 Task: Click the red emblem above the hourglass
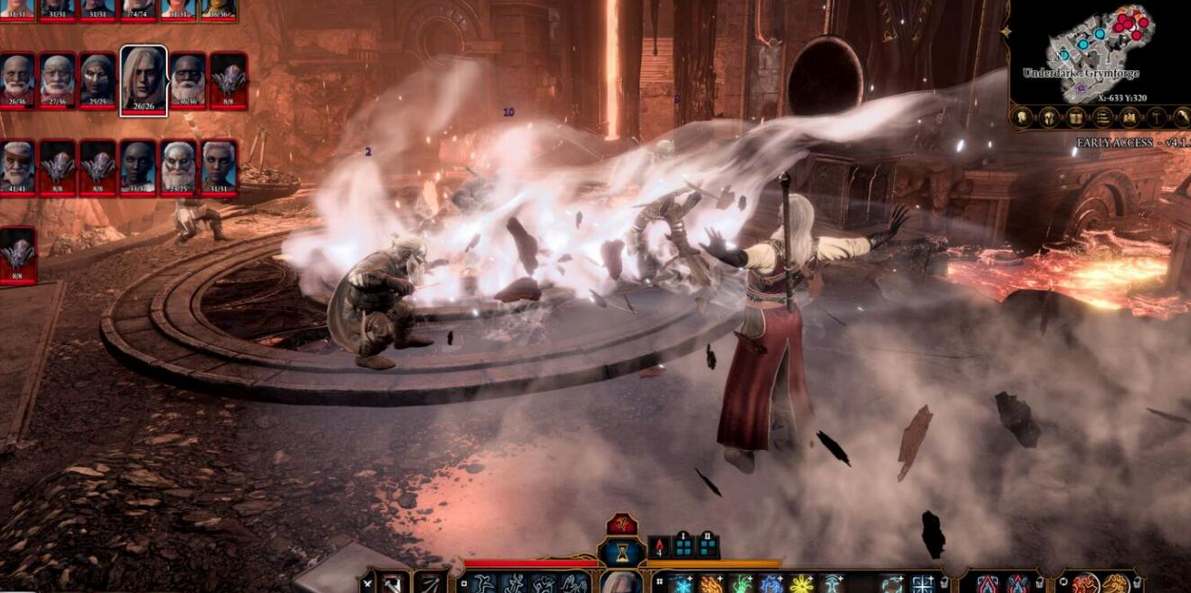pos(621,524)
